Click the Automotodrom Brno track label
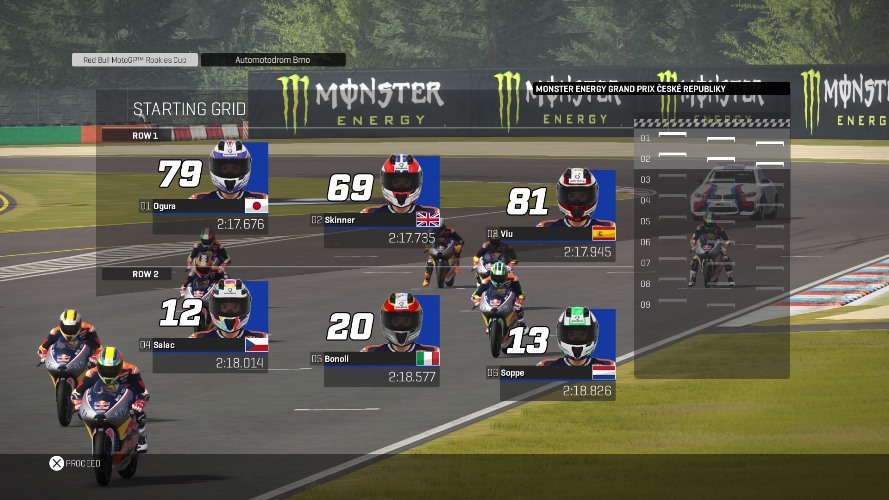The height and width of the screenshot is (500, 889). 273,60
